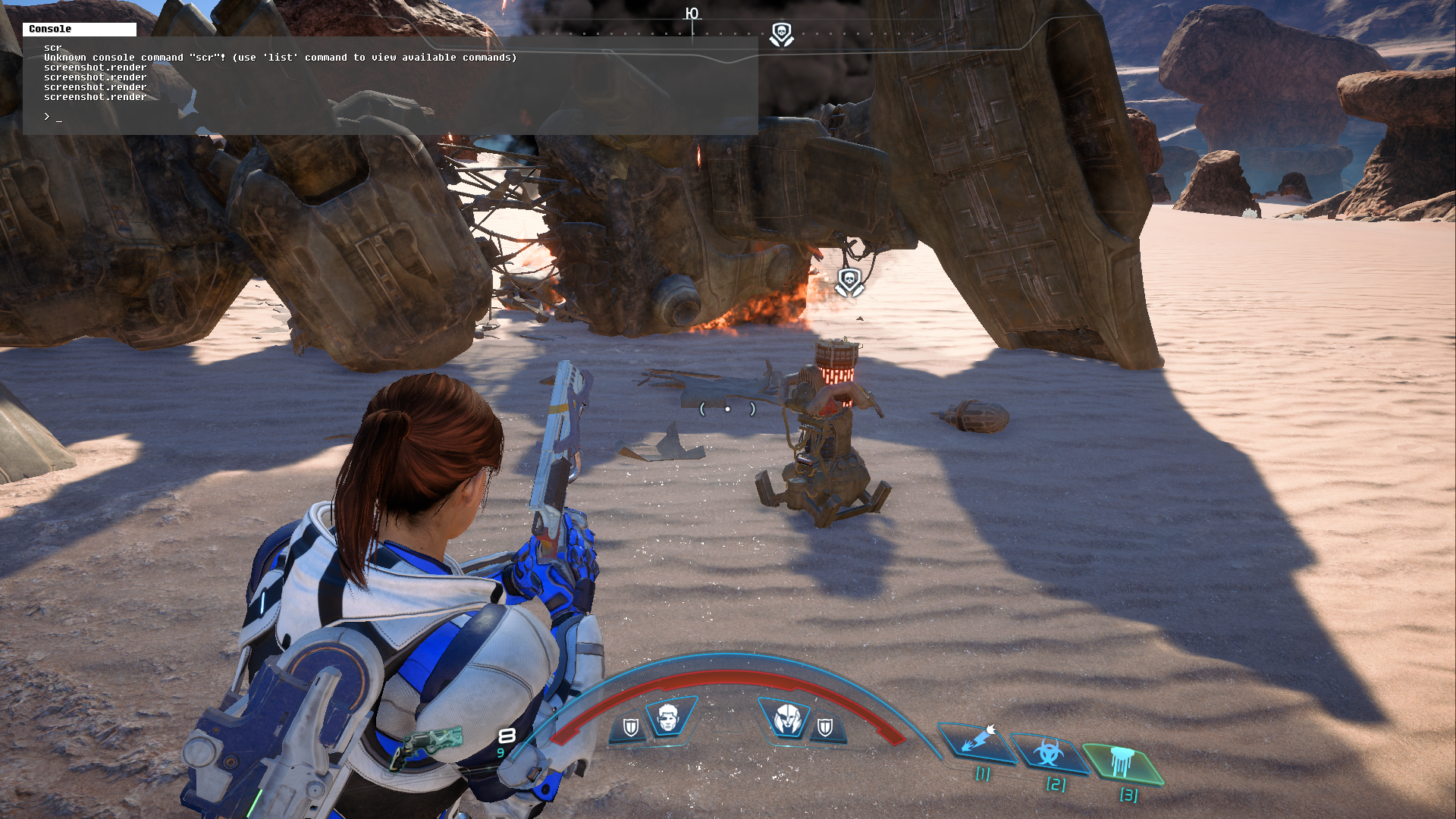Focus the console command input line
1456x819 pixels.
(379, 117)
